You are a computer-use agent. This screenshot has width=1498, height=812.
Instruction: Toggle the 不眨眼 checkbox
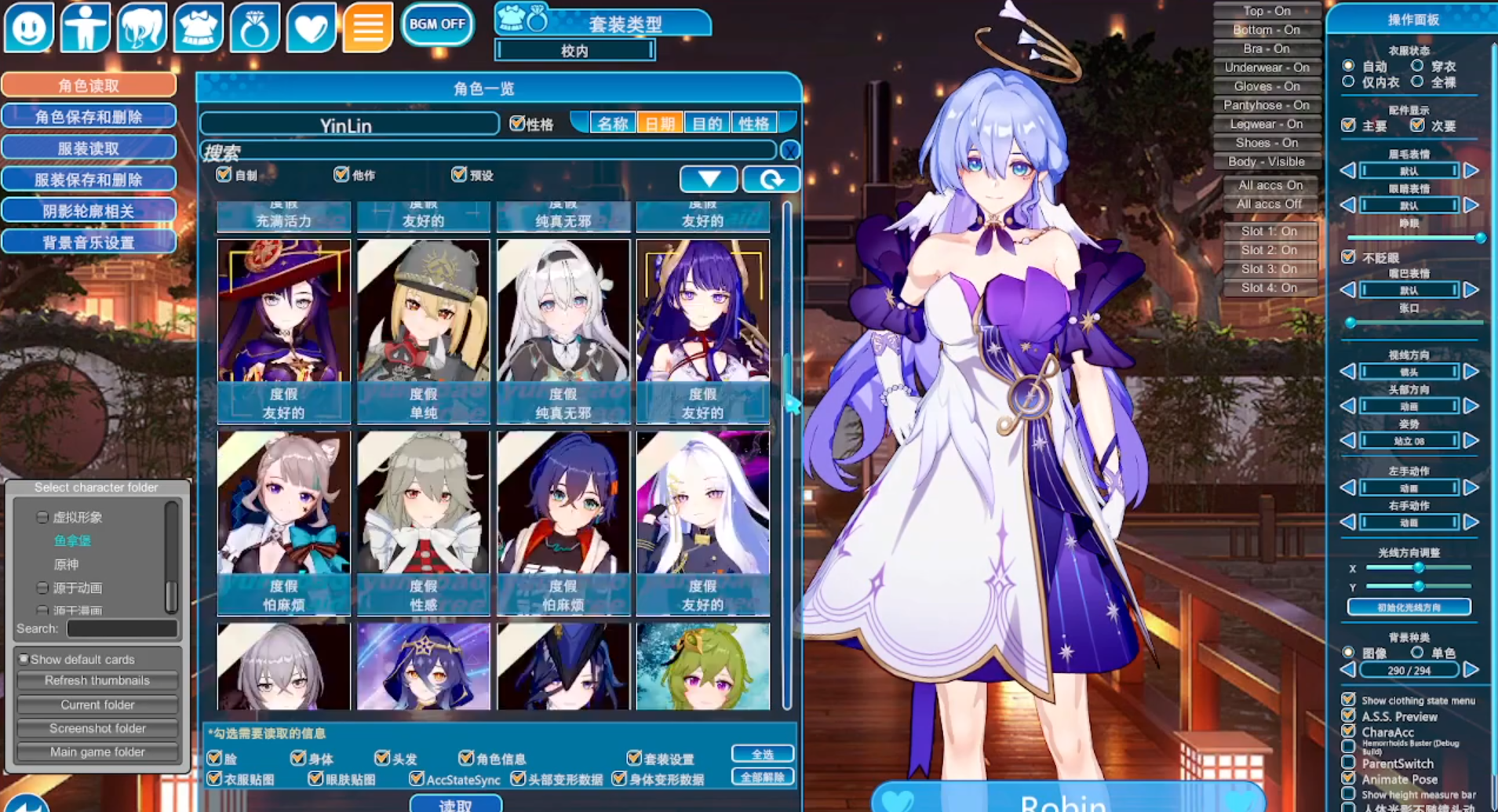tap(1349, 257)
